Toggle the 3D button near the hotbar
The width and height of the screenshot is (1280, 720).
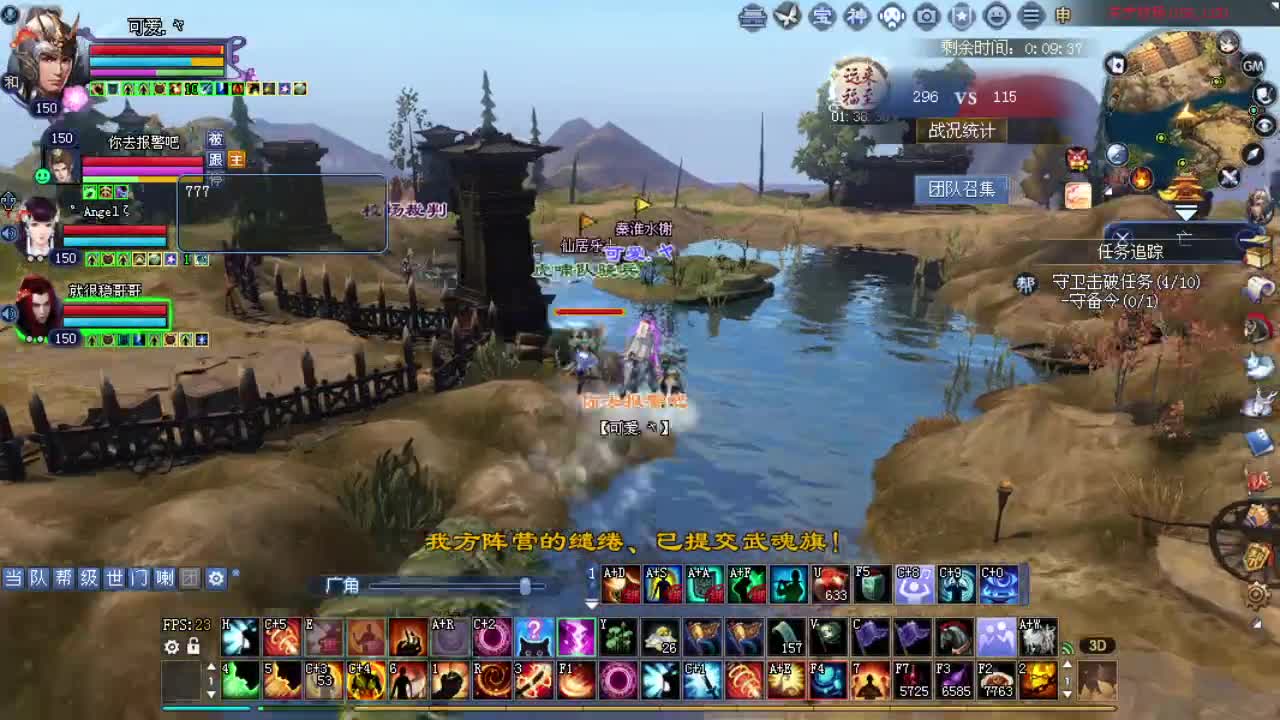1098,645
